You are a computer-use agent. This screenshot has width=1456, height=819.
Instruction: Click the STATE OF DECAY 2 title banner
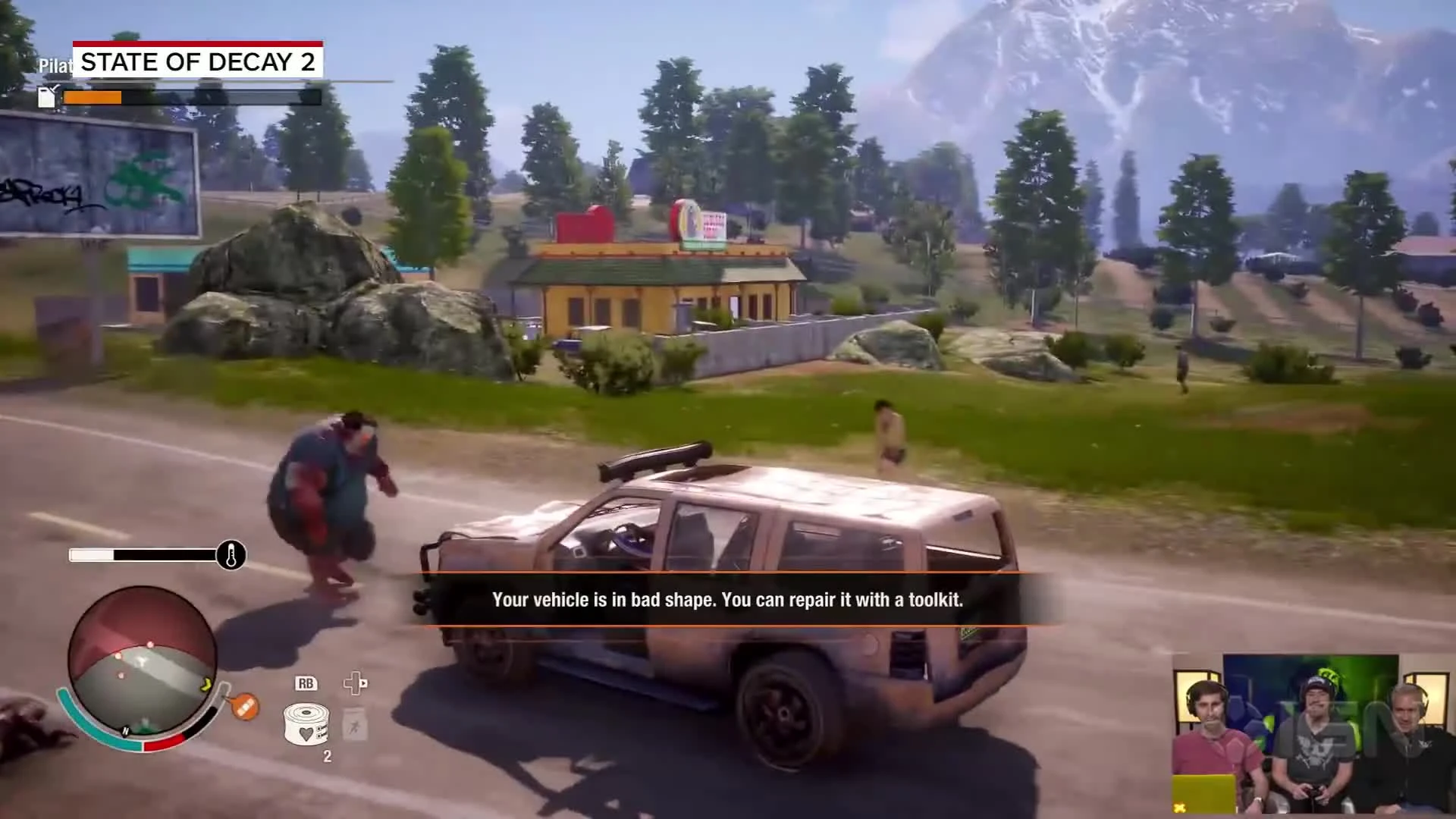(x=199, y=61)
